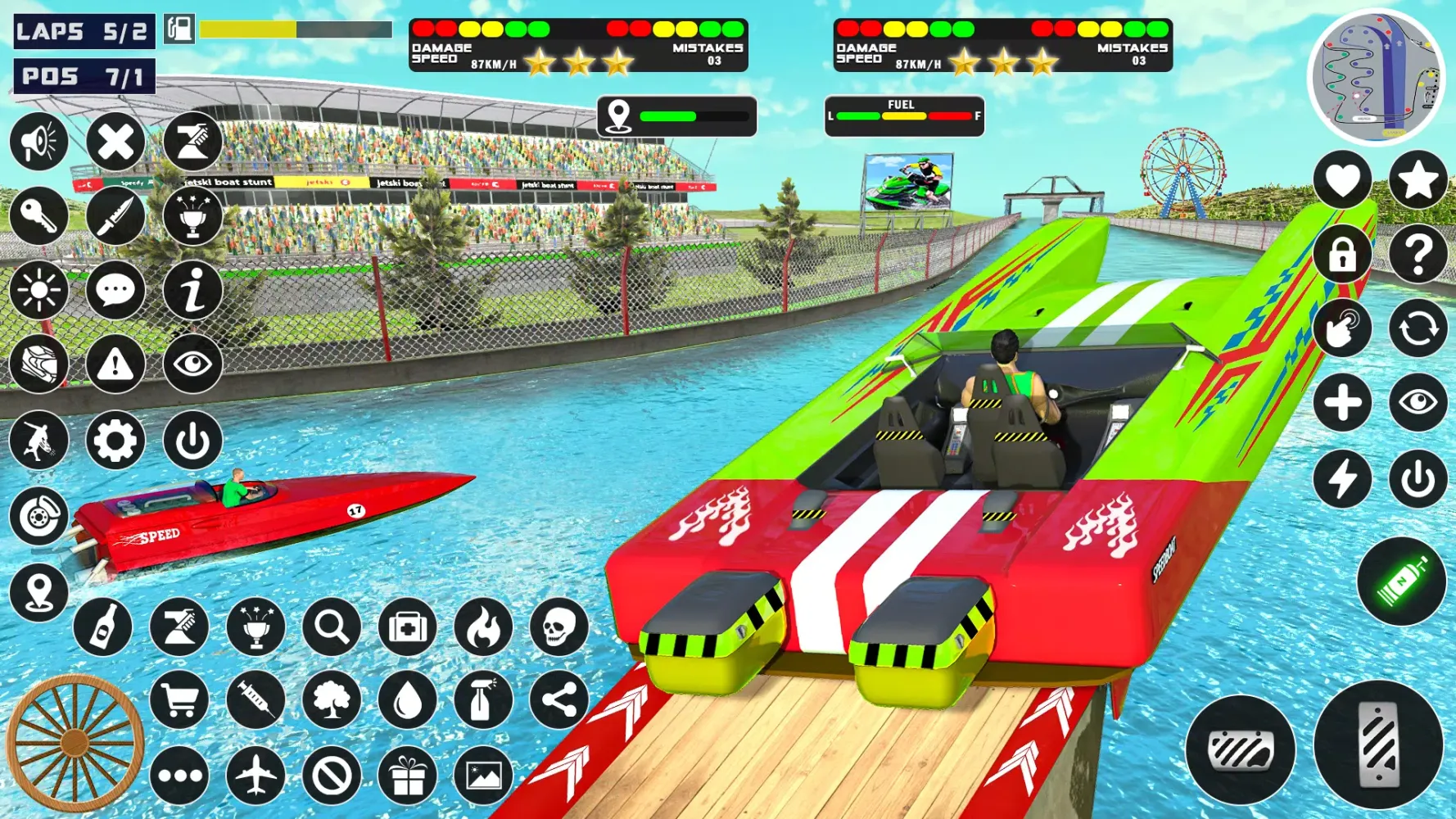Mute the game audio with megaphone icon
This screenshot has height=819, width=1456.
[x=38, y=141]
